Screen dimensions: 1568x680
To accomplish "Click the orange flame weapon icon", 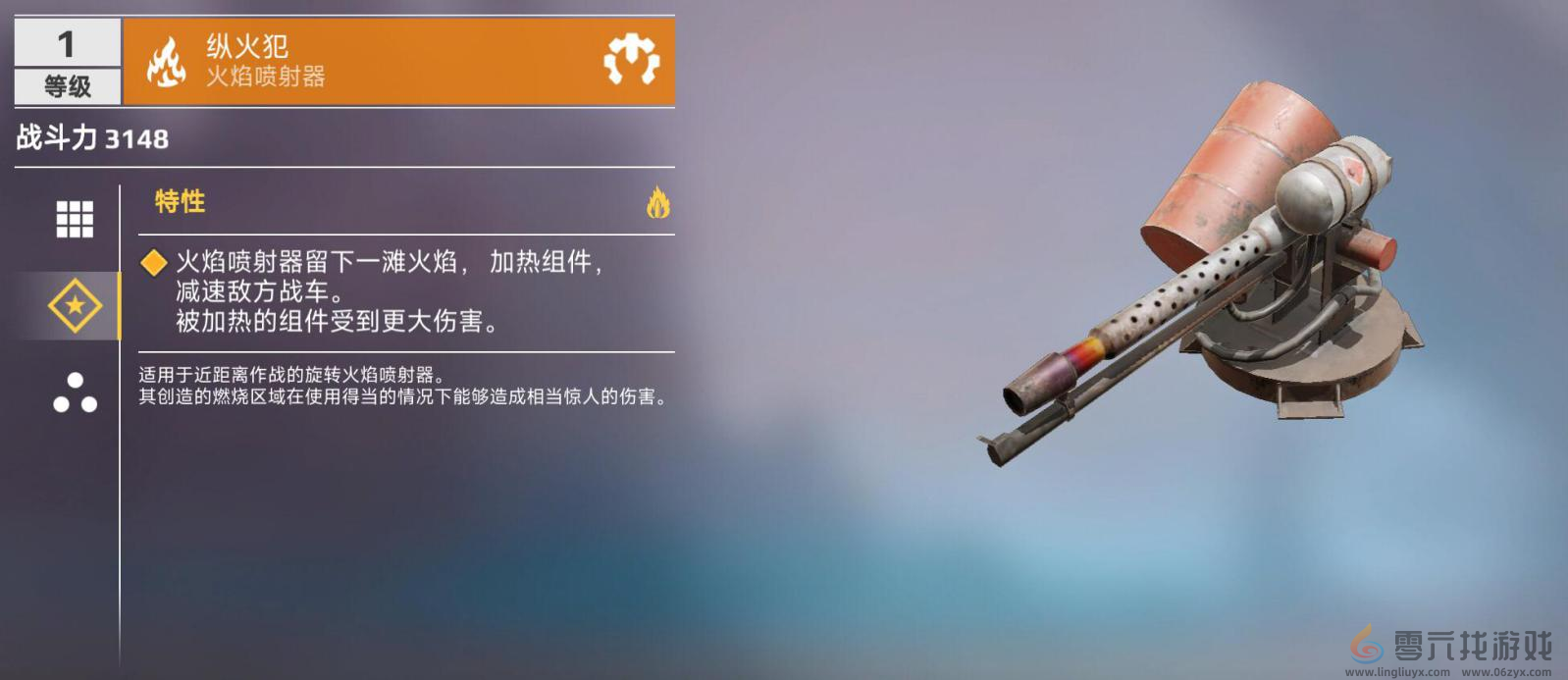I will (x=166, y=62).
